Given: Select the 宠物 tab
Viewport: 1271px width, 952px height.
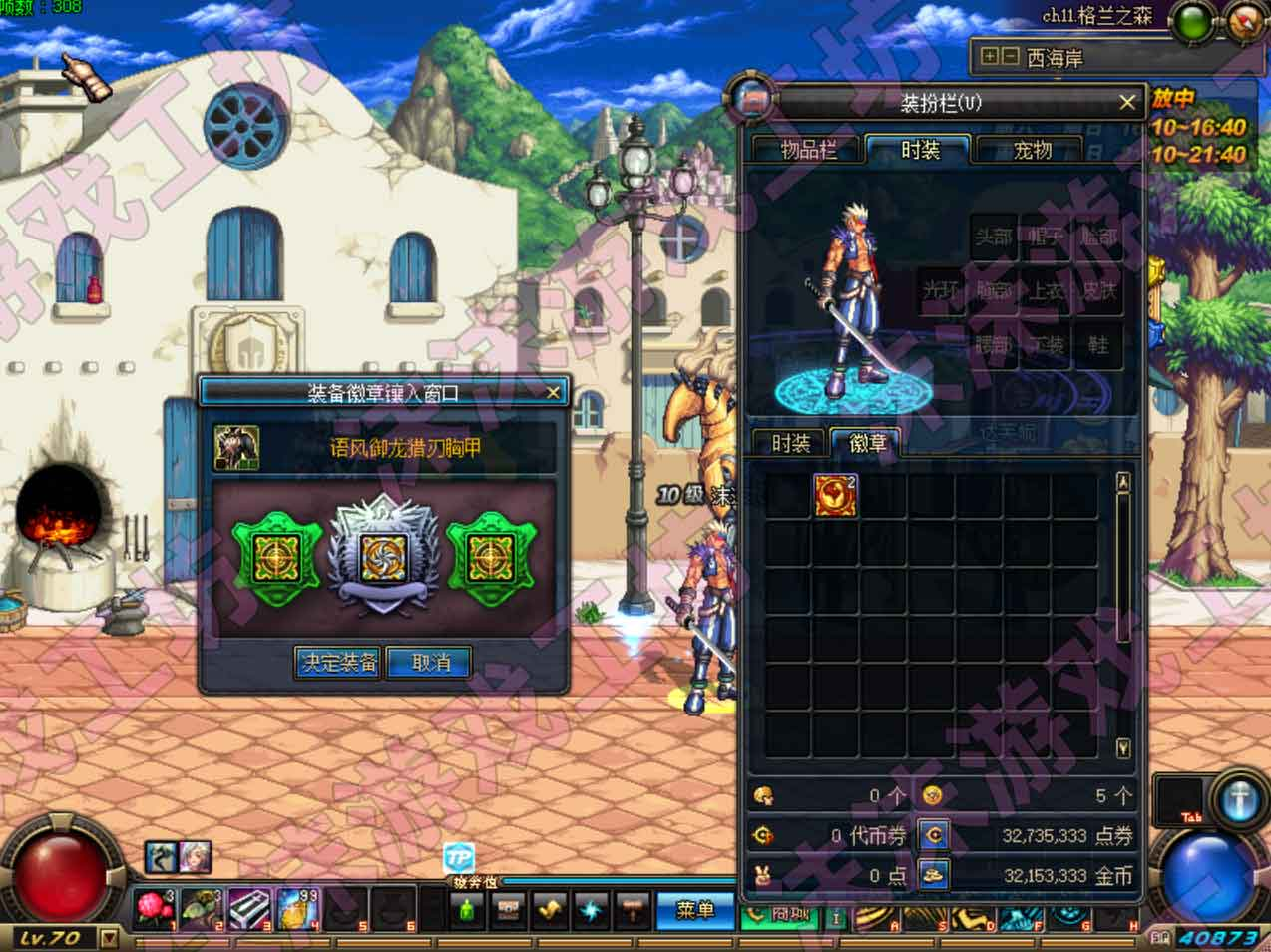Looking at the screenshot, I should 1032,150.
